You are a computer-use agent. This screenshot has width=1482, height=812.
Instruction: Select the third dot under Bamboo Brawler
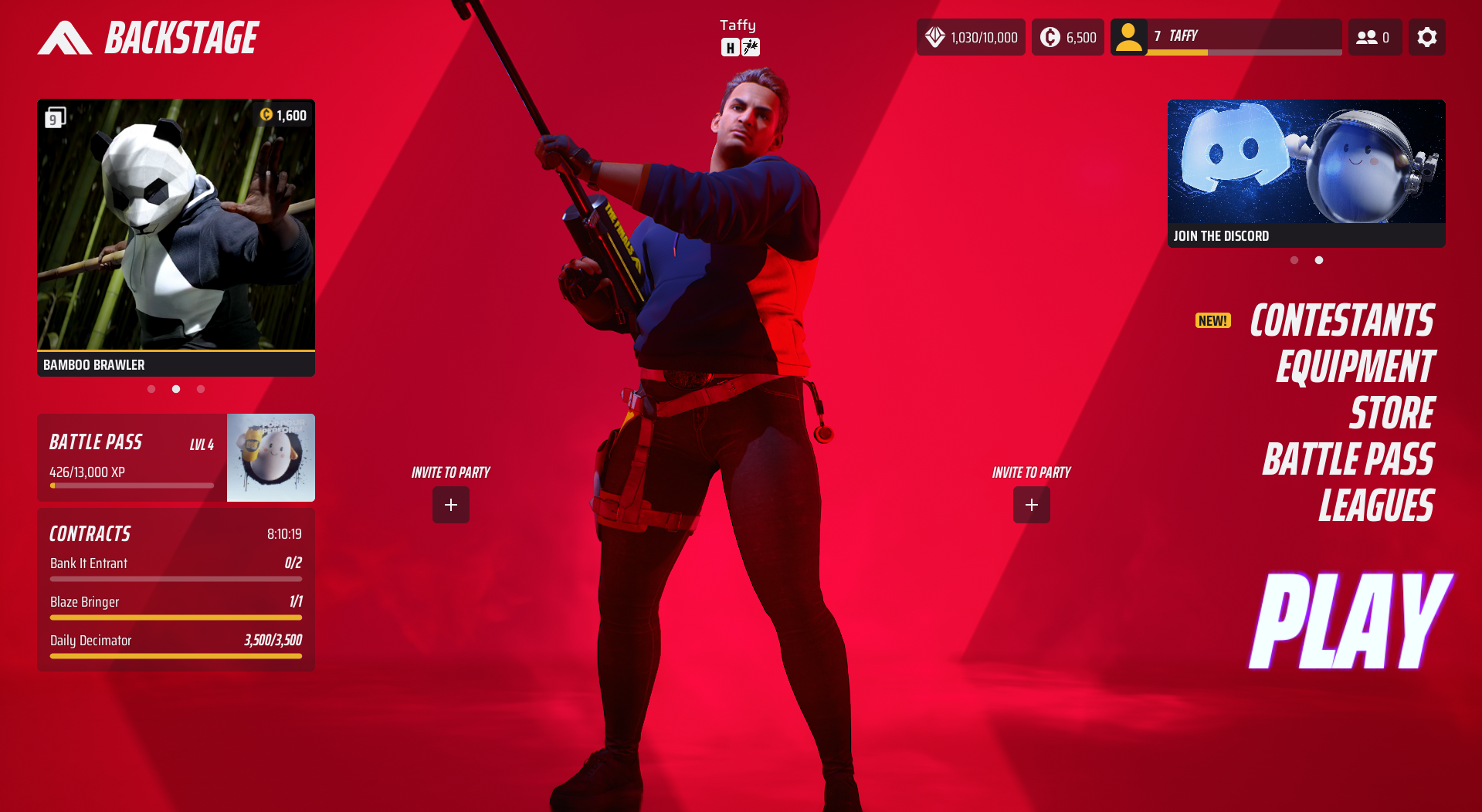tap(201, 389)
